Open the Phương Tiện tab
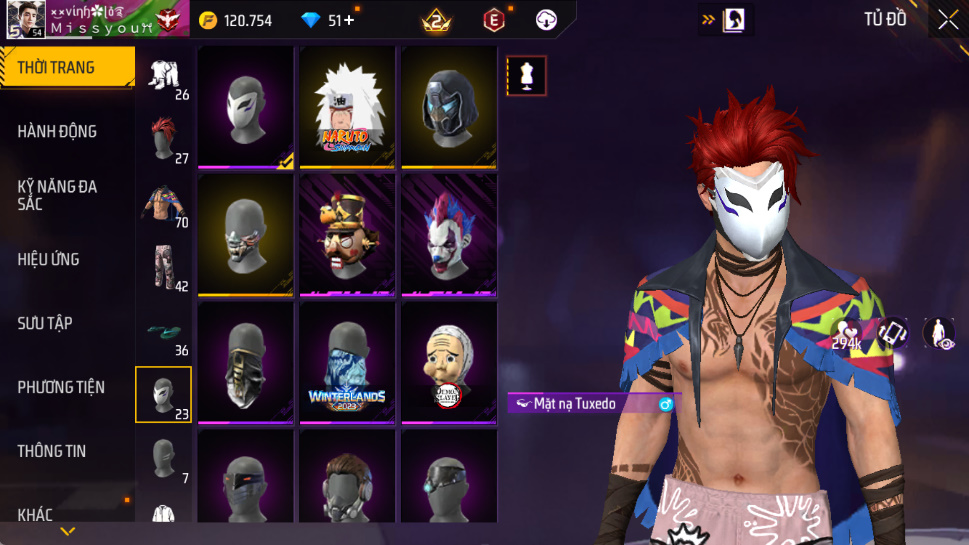Screen dimensions: 969x545 point(66,387)
